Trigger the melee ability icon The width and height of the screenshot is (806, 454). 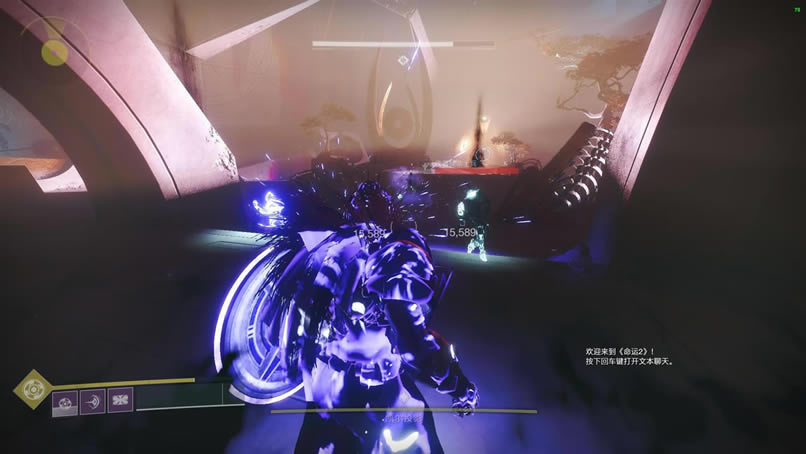coord(93,401)
